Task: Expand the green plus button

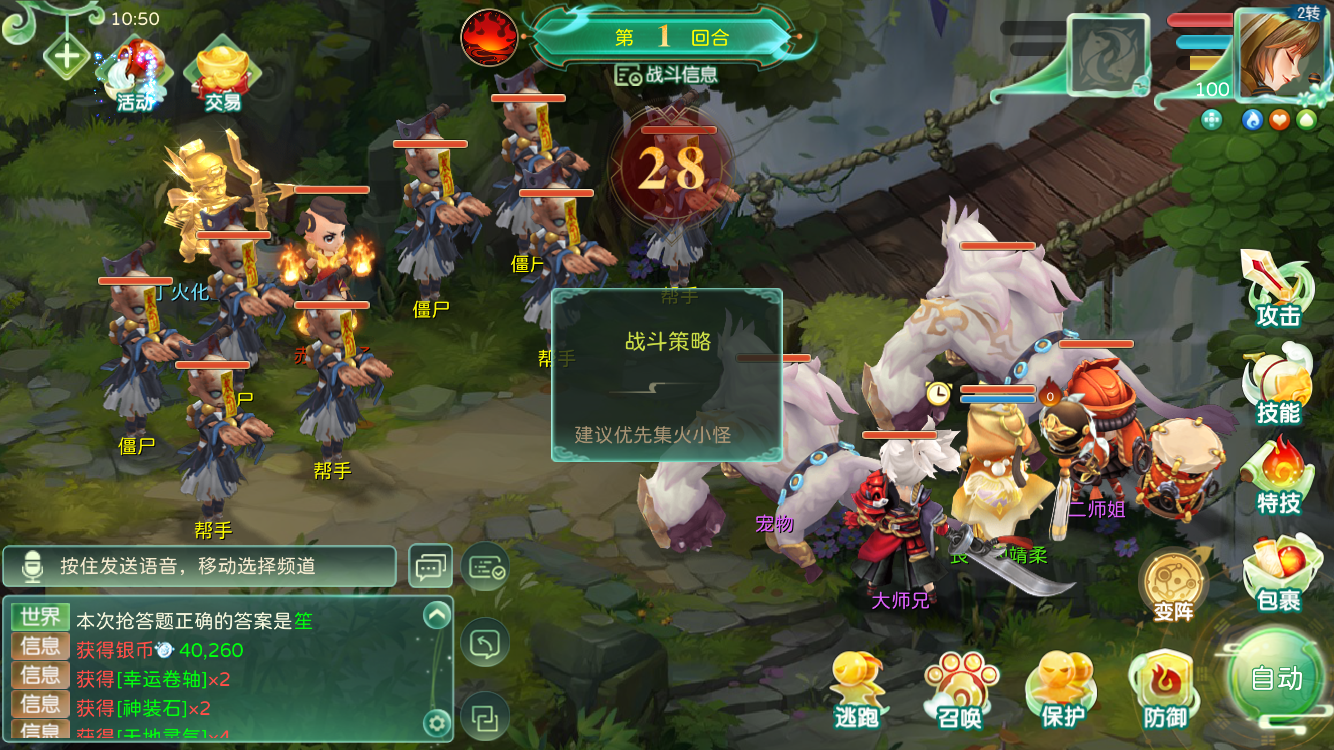Action: coord(67,55)
